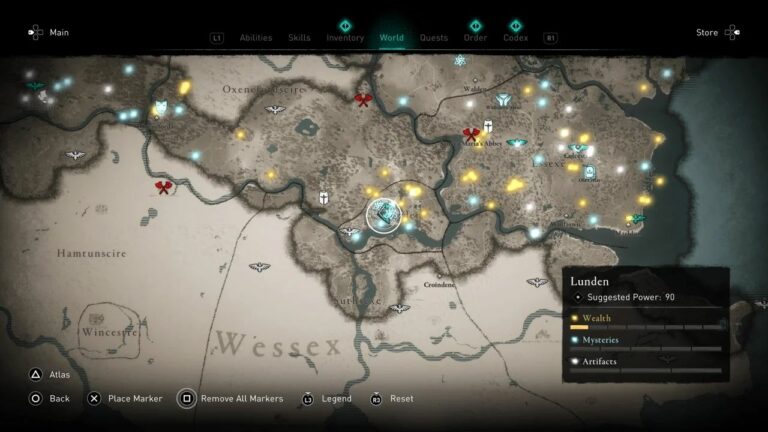The height and width of the screenshot is (432, 768).
Task: Click the circled player marker on the map
Action: [x=383, y=213]
